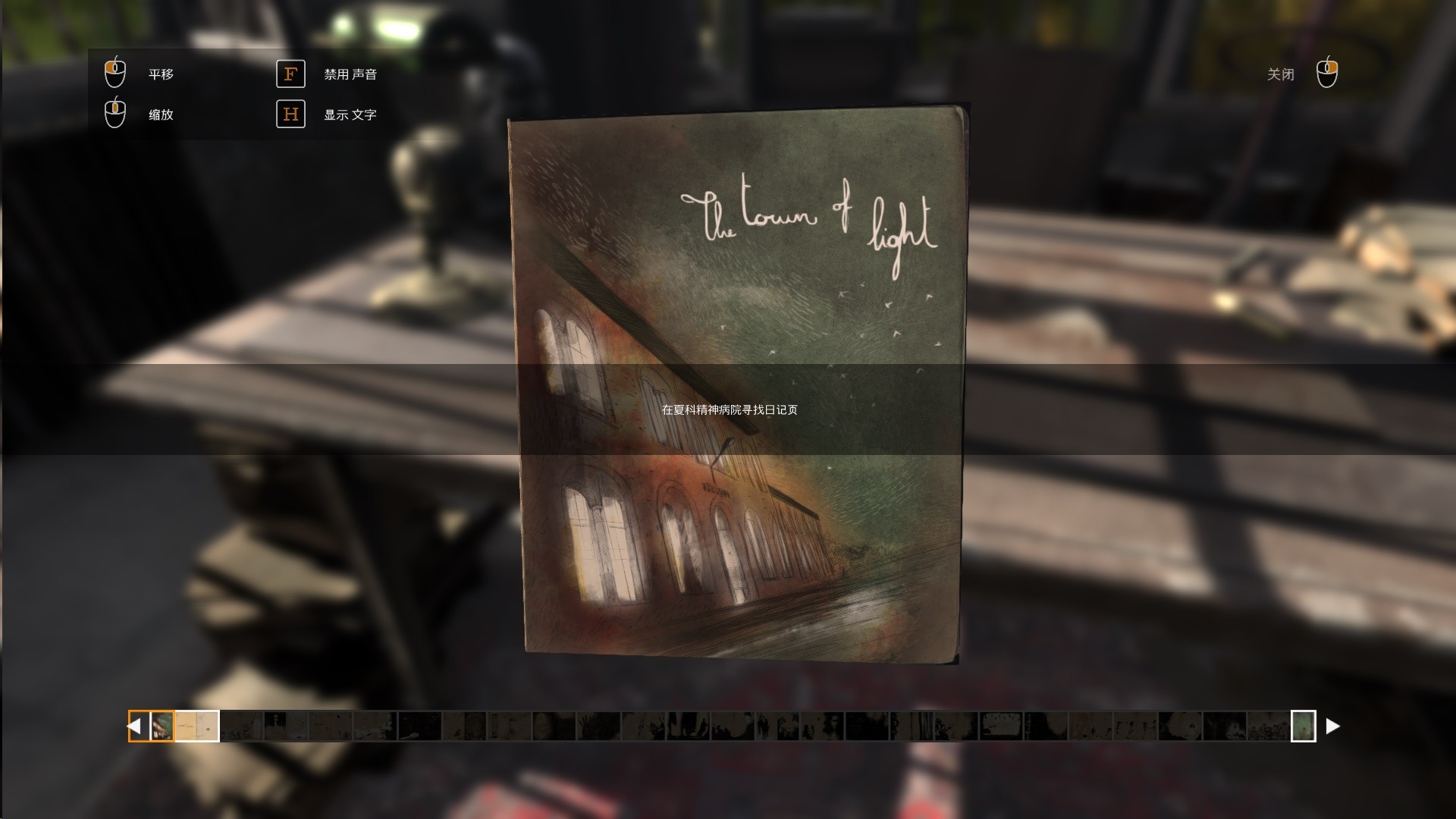1456x819 pixels.
Task: Click the right arrow of the page strip
Action: [1332, 726]
